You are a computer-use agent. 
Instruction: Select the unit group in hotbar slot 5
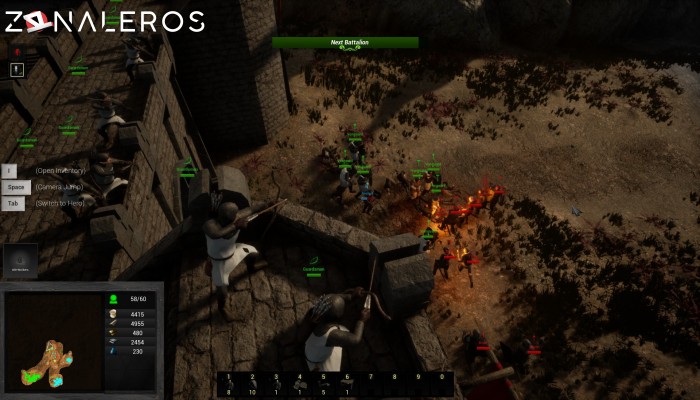[x=324, y=384]
